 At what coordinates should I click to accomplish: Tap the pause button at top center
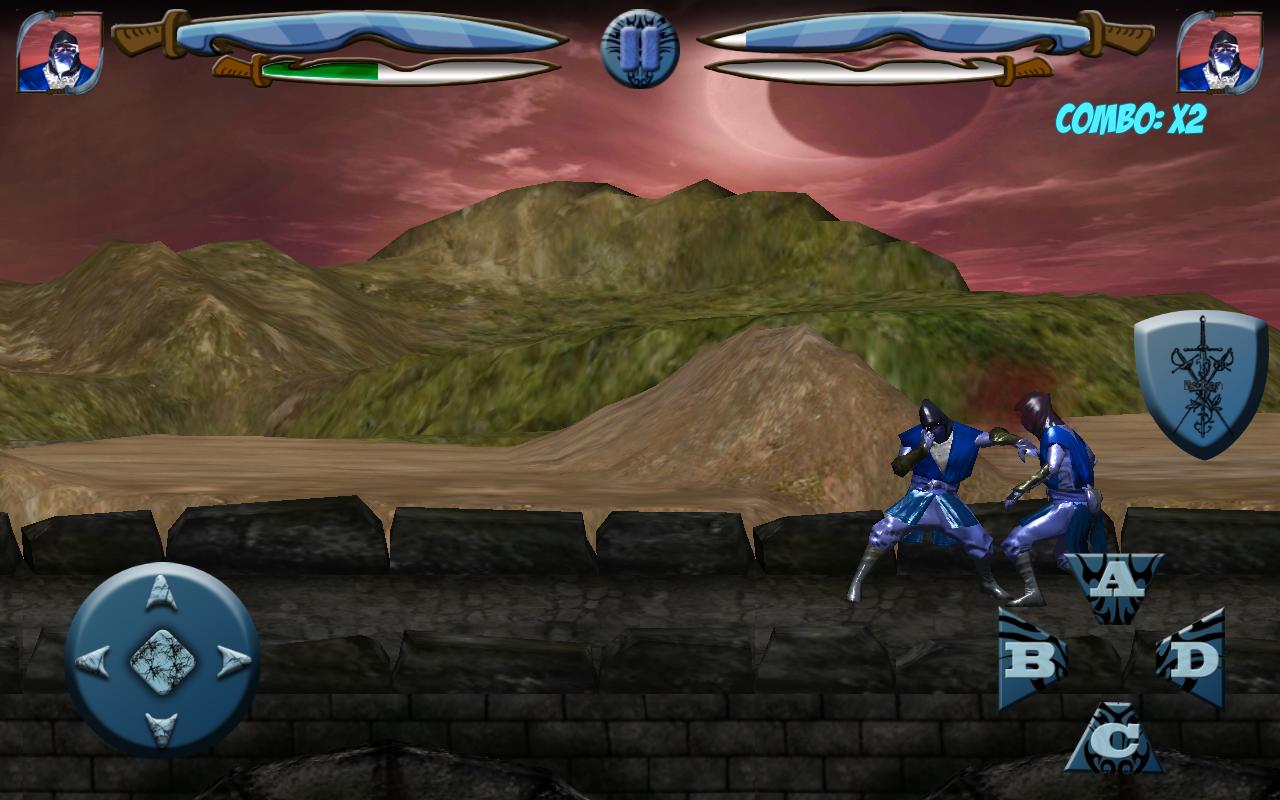click(640, 47)
